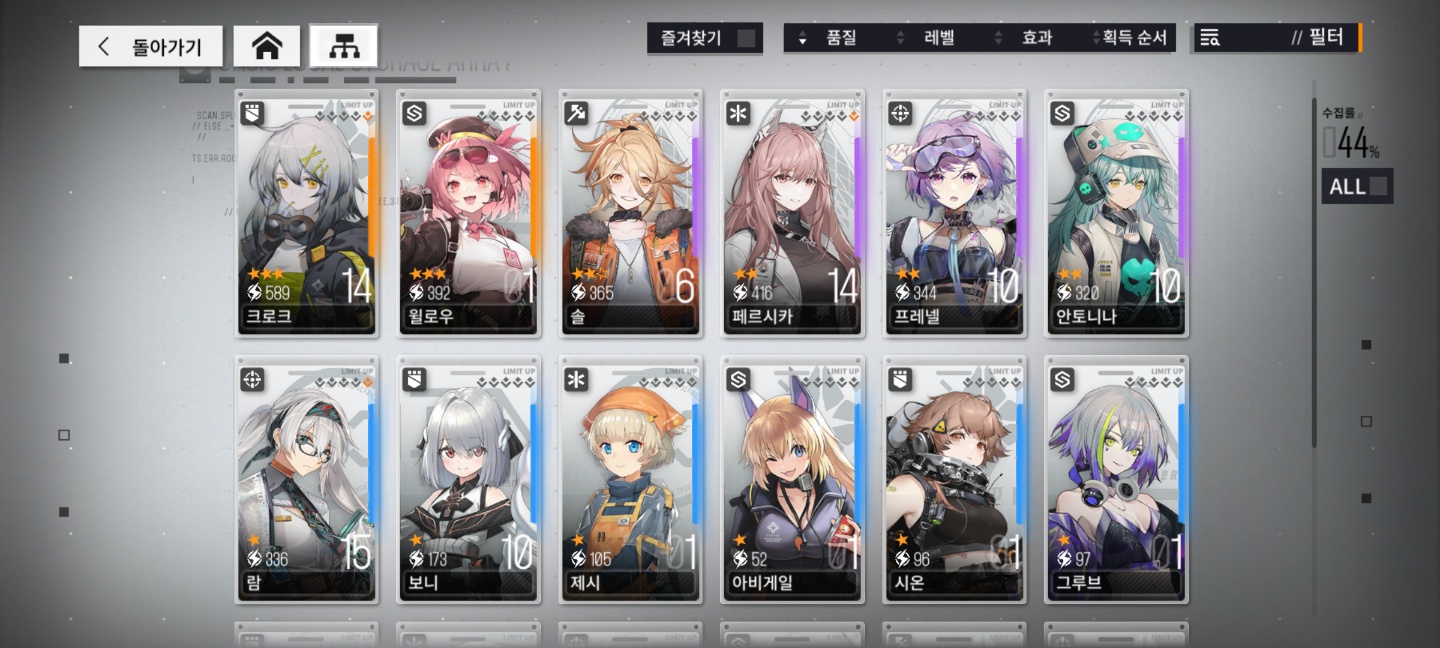This screenshot has width=1440, height=648.
Task: Open the hierarchy tree icon button
Action: pyautogui.click(x=343, y=46)
